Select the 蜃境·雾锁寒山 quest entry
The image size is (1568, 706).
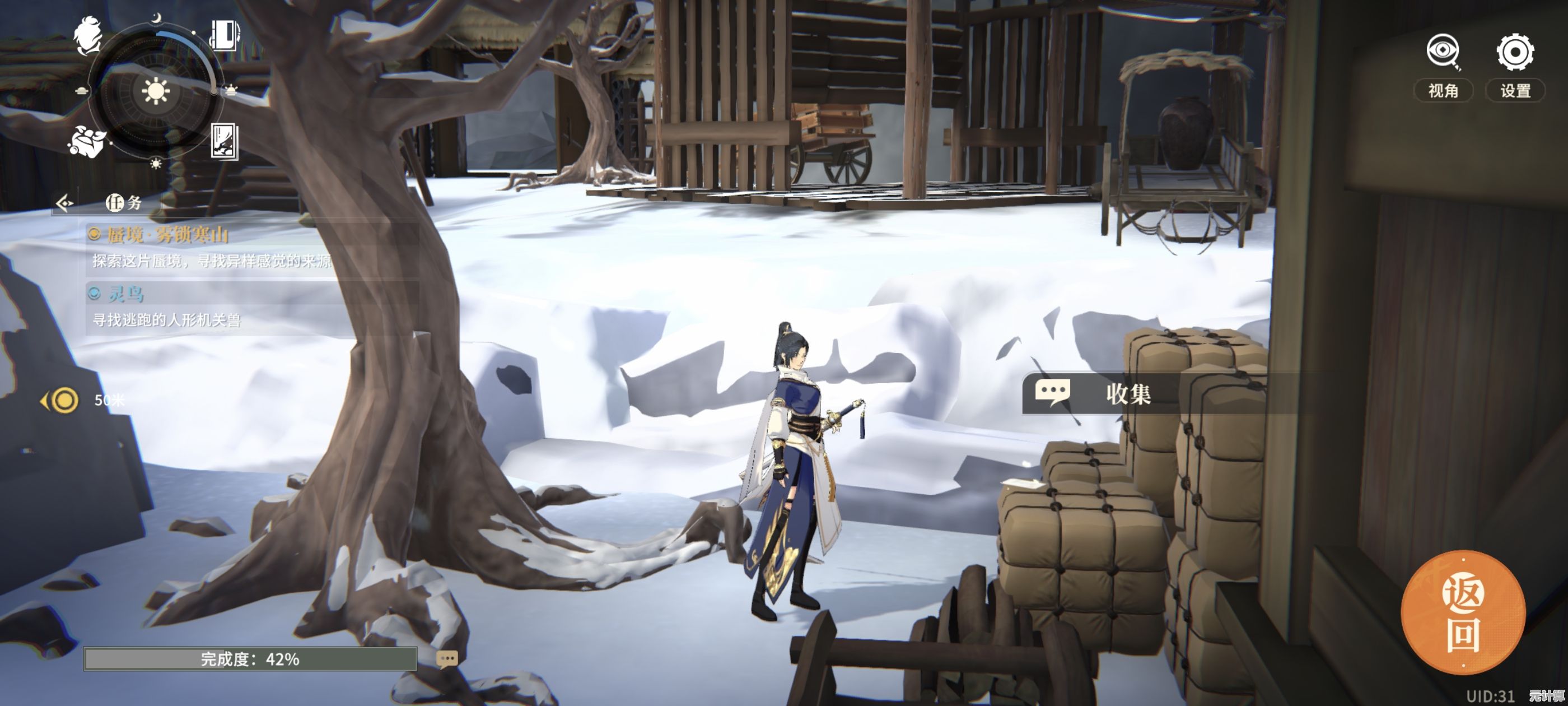coord(167,235)
